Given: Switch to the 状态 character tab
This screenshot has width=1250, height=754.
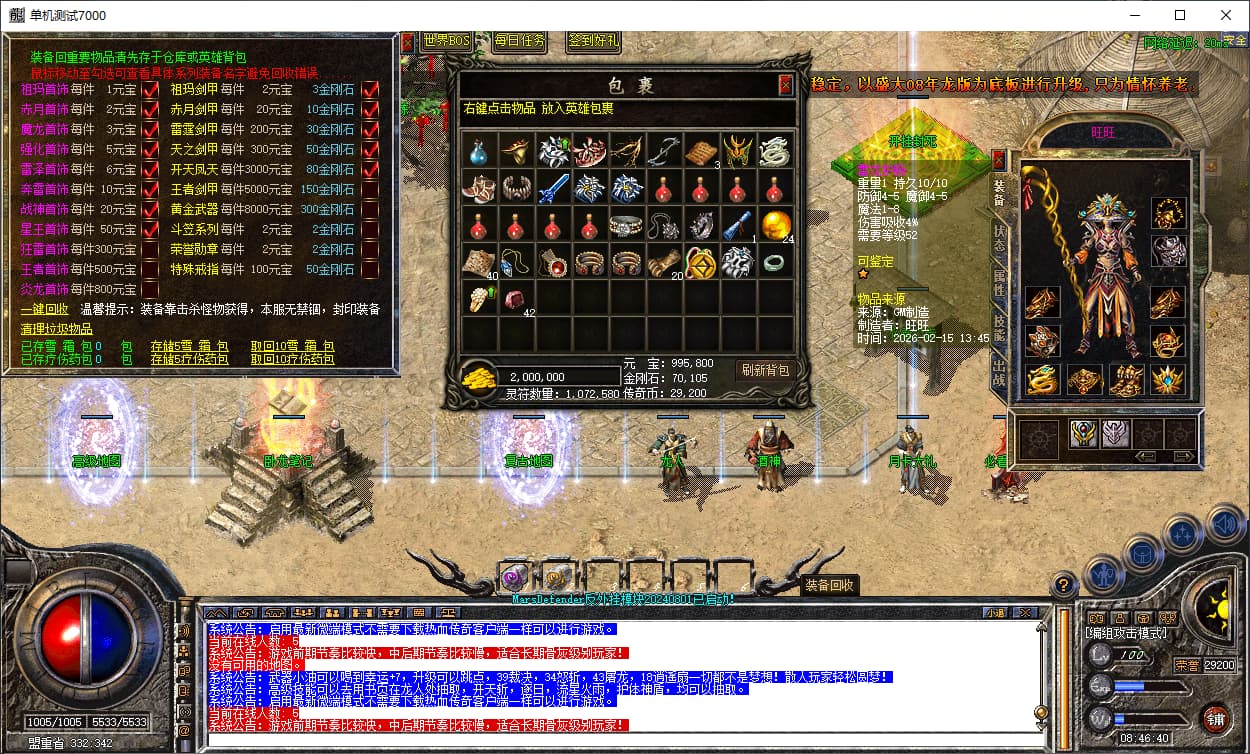Looking at the screenshot, I should [998, 237].
